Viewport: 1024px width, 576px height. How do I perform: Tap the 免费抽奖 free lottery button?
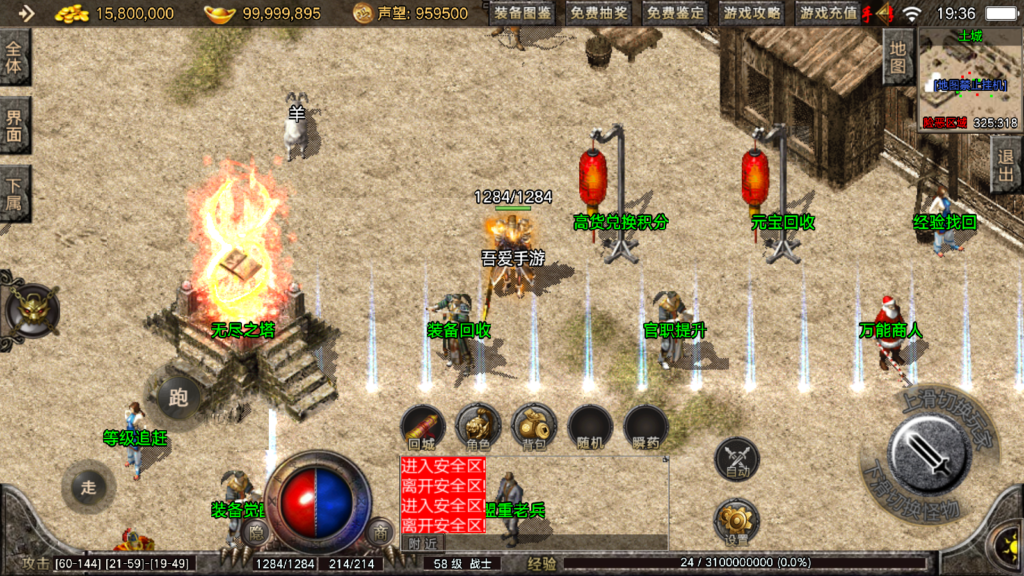(x=599, y=14)
